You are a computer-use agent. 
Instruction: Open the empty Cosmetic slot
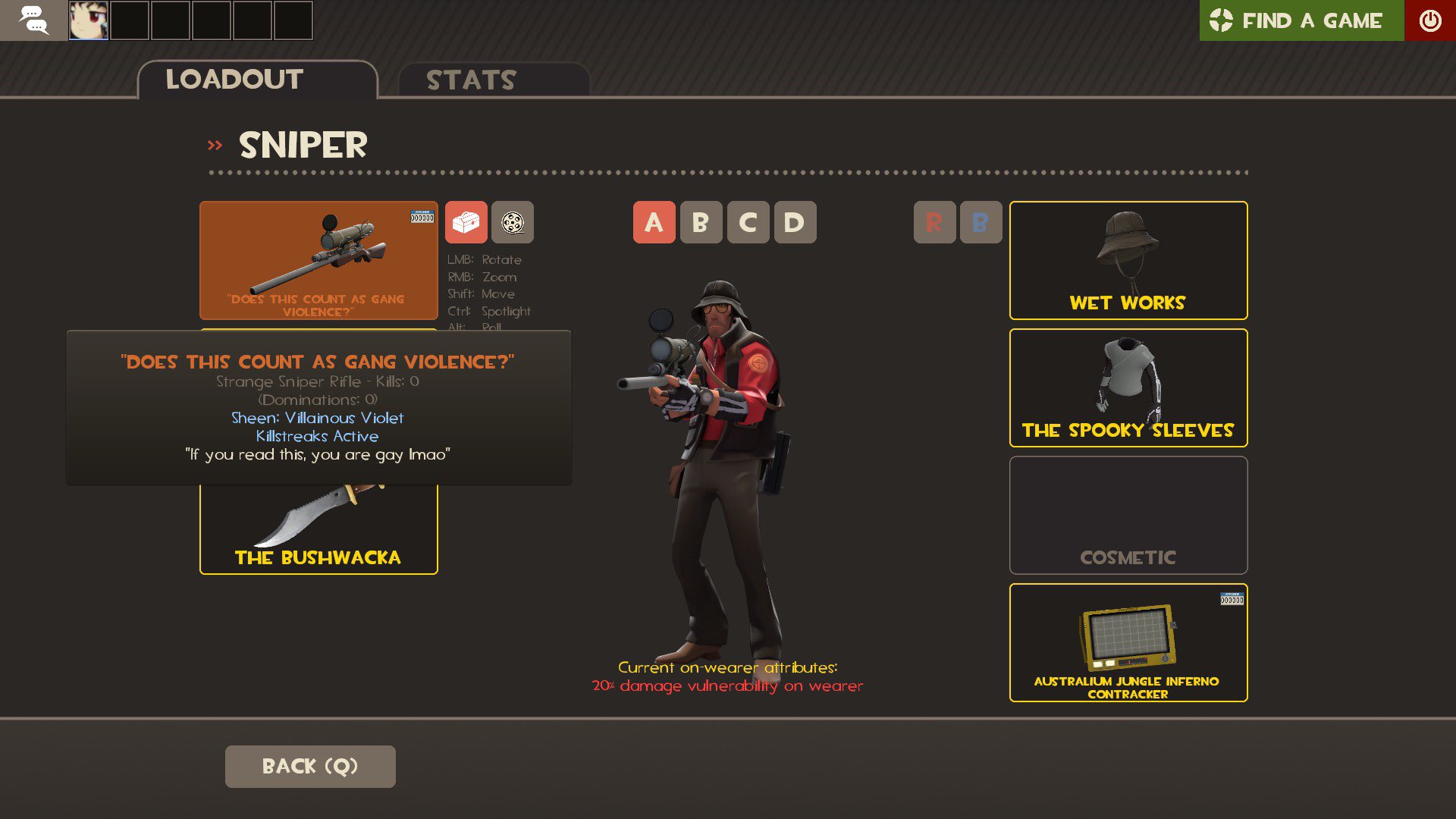tap(1128, 514)
